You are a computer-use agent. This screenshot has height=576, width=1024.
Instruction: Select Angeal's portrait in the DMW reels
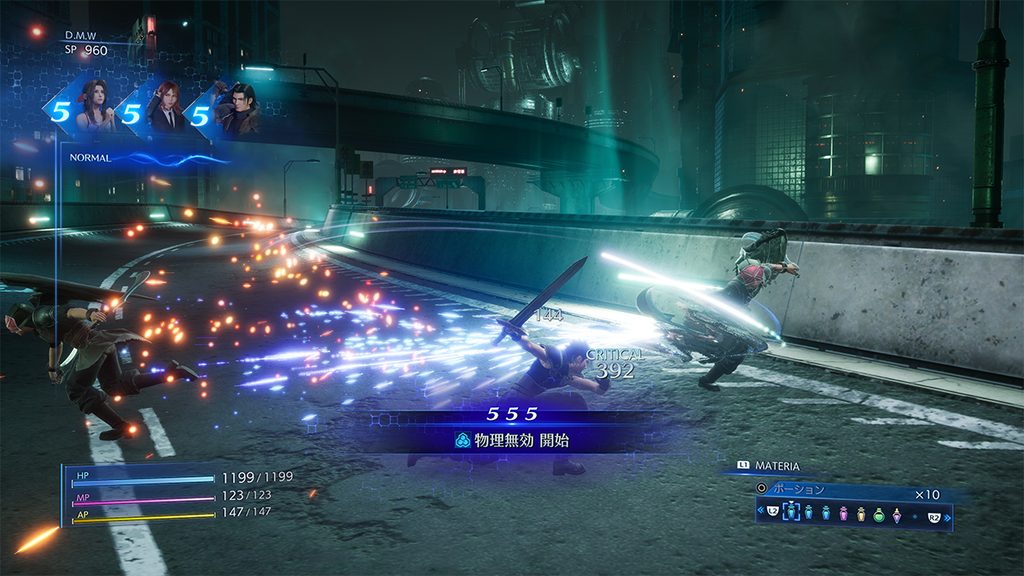(x=239, y=107)
